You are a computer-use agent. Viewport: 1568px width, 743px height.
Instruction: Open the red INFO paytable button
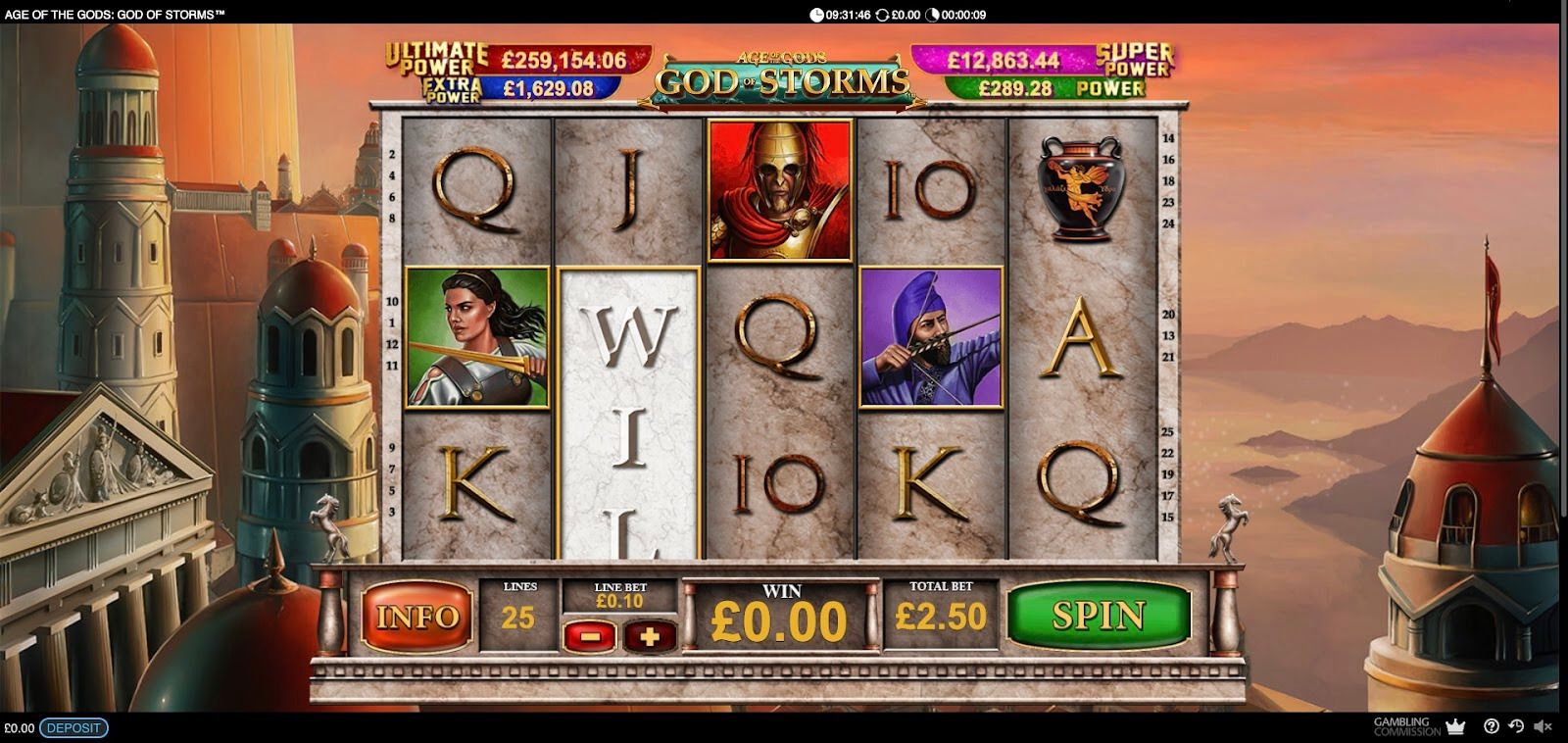[x=417, y=617]
